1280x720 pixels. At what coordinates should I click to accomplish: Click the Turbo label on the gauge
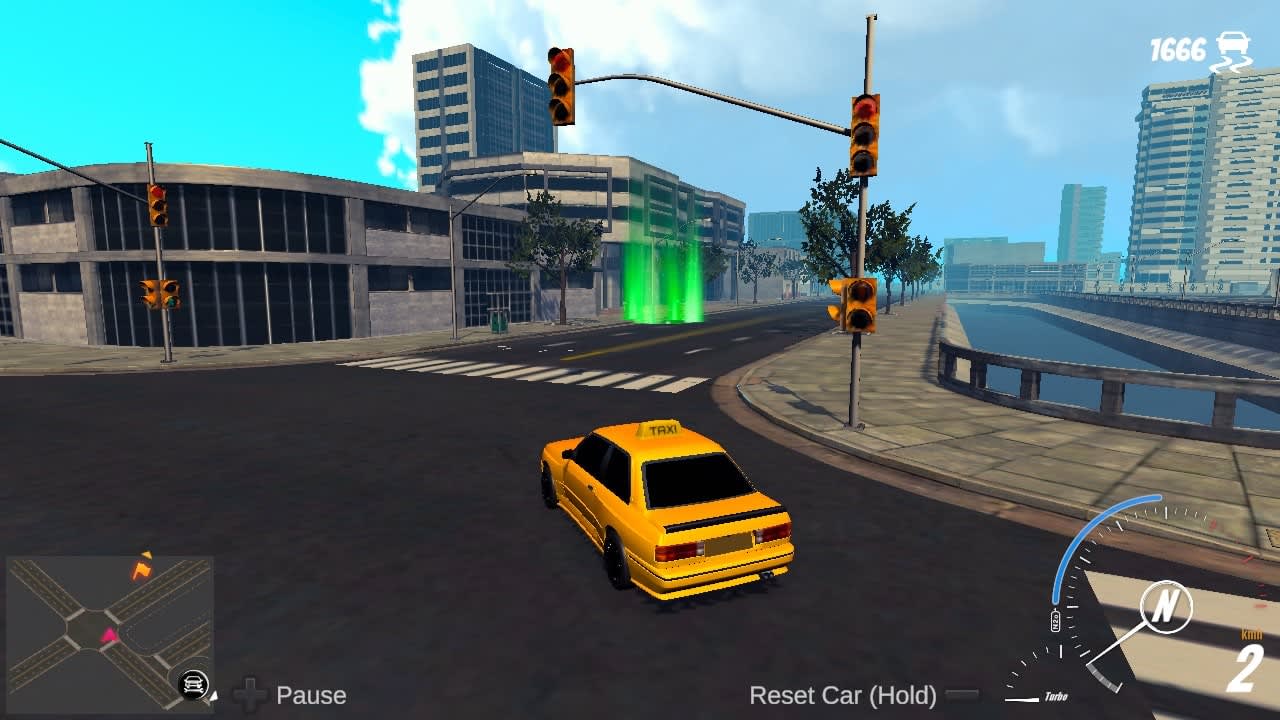tap(1057, 697)
